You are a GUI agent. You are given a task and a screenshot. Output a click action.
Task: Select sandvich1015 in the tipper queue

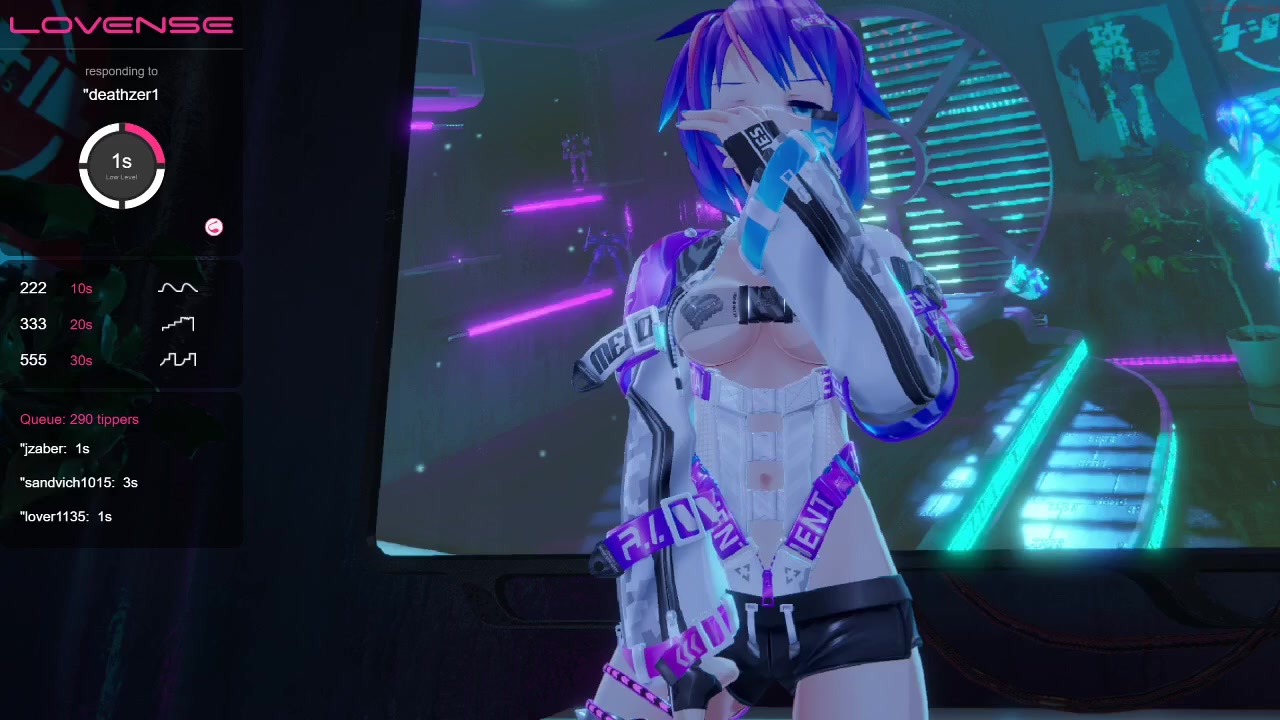(78, 483)
